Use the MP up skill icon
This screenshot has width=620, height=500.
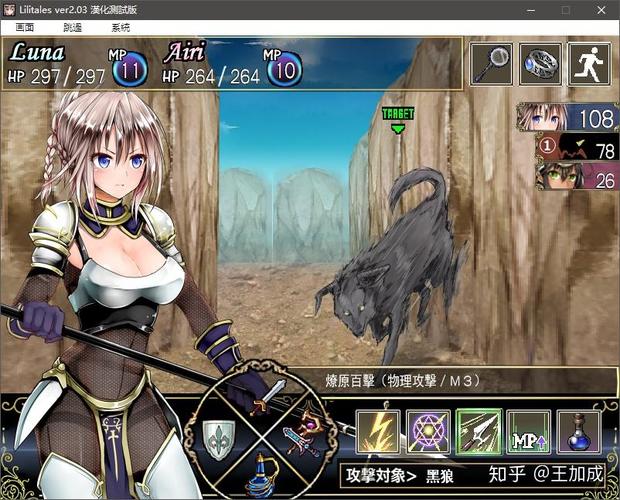(x=528, y=431)
